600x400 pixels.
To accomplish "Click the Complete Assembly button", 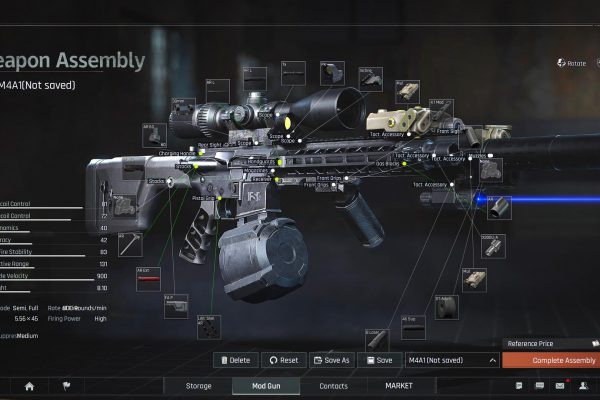I will (x=550, y=360).
